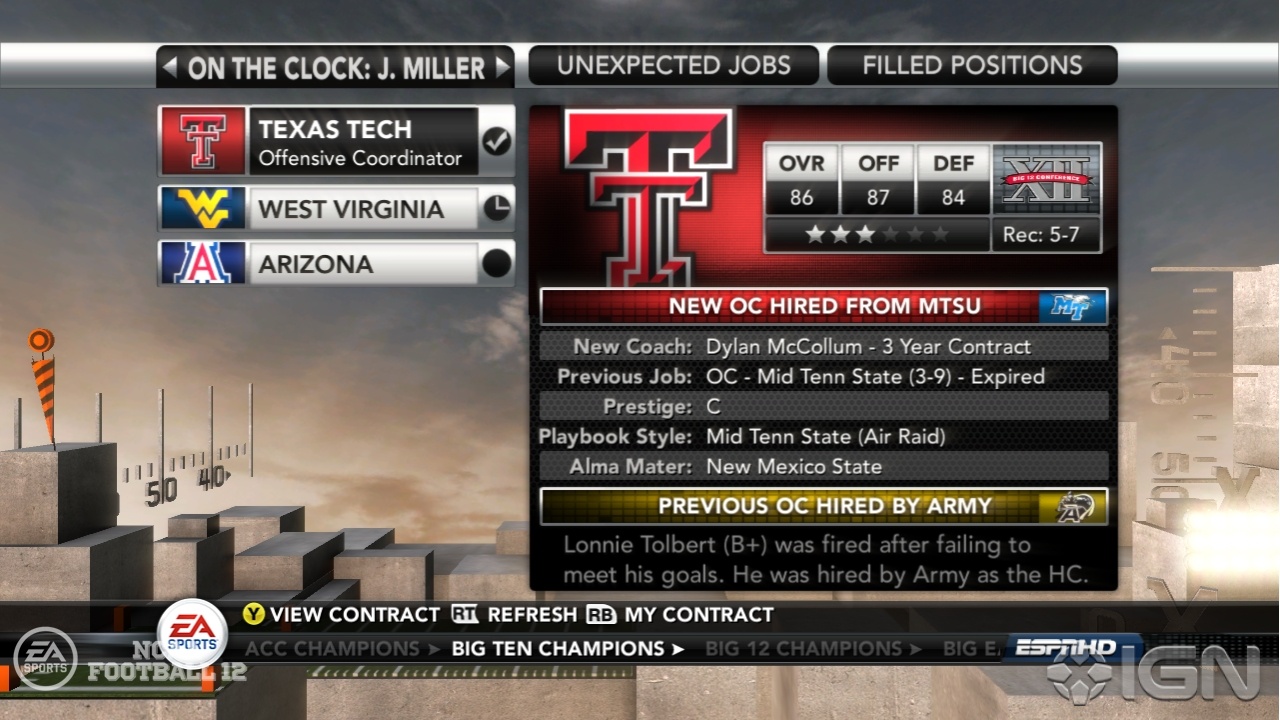This screenshot has width=1280, height=720.
Task: Select the On The Clock: J. Miller tab
Action: (x=336, y=68)
